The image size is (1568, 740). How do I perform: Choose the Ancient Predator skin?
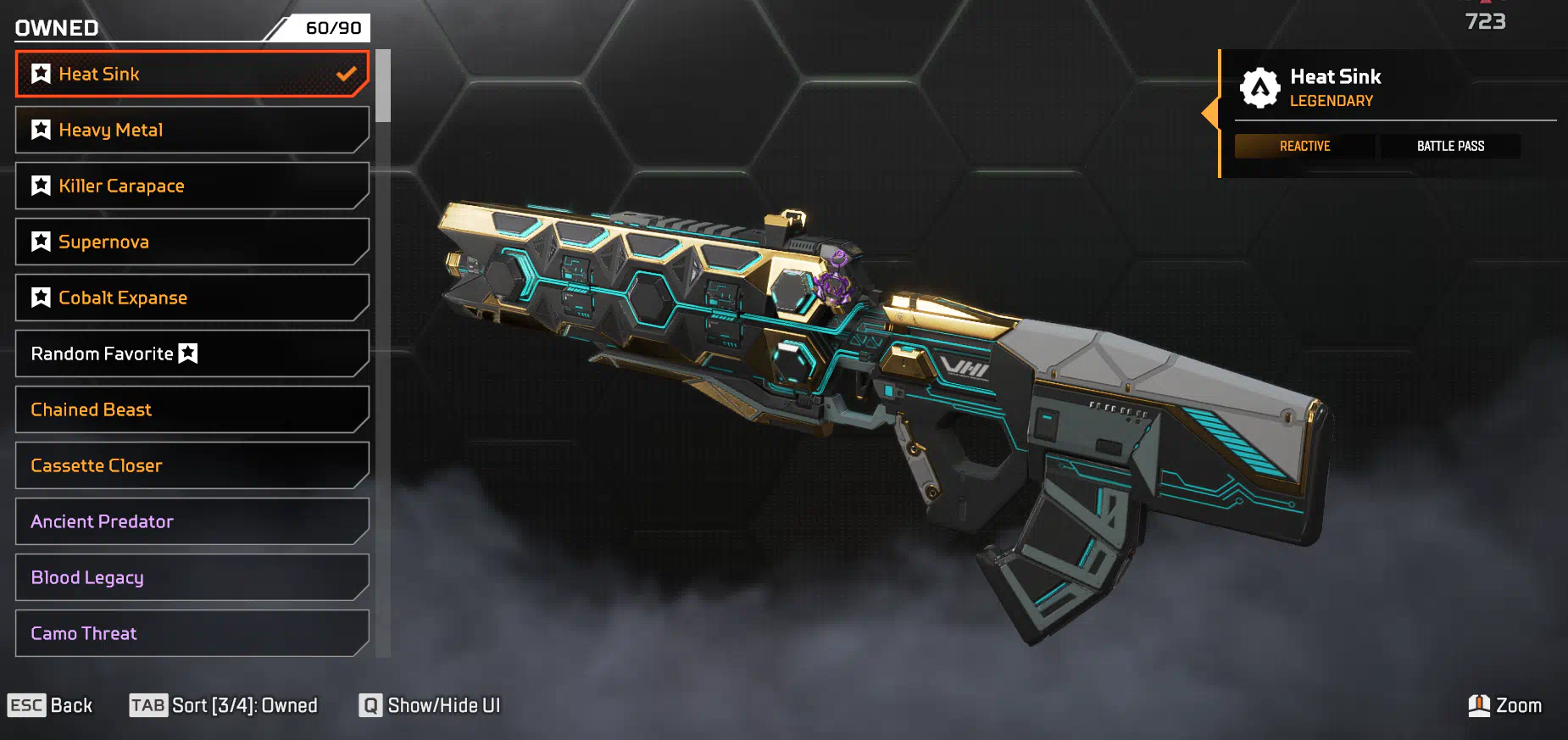tap(192, 521)
